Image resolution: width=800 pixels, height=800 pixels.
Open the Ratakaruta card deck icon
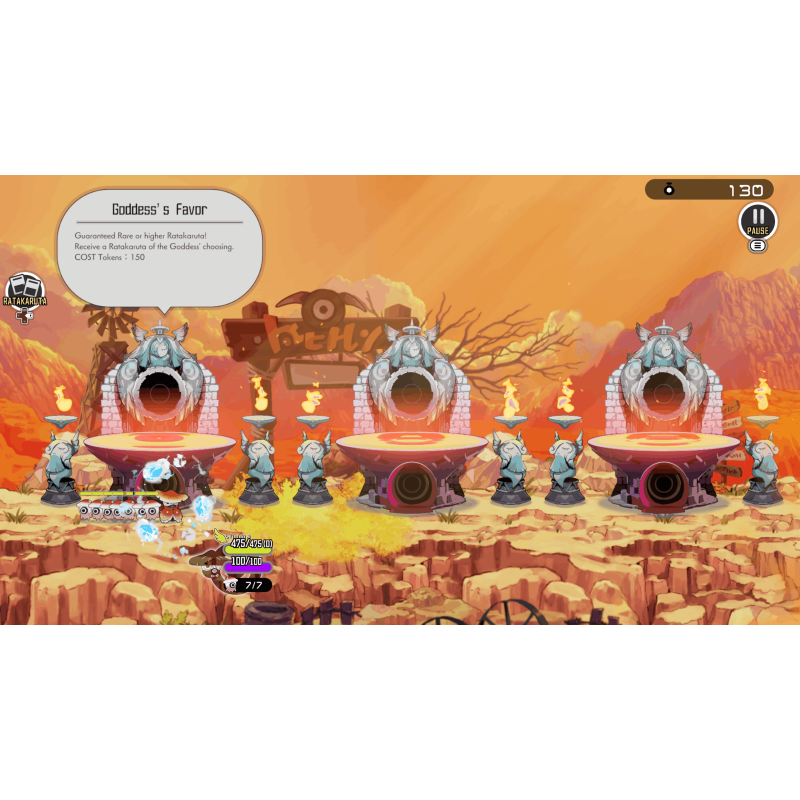coord(24,292)
